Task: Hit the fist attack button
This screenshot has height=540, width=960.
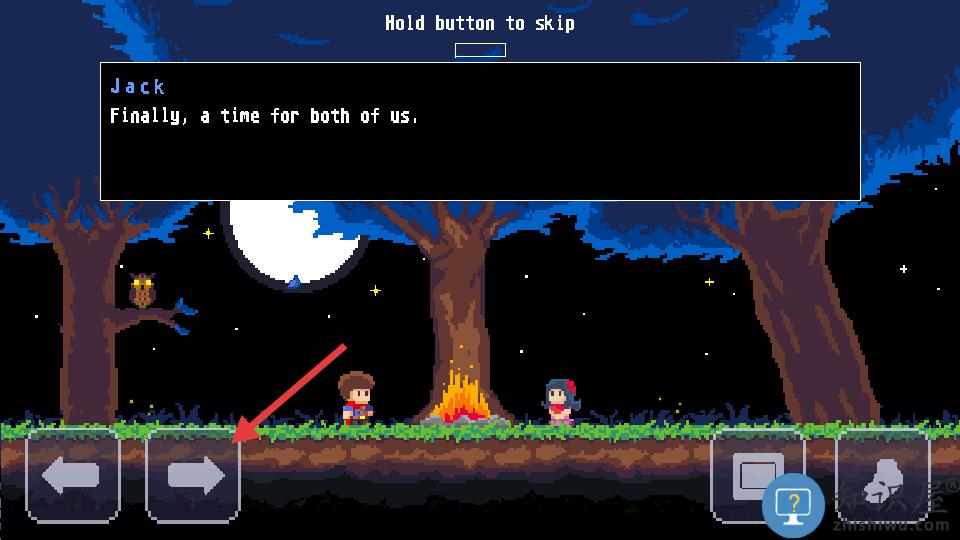Action: (882, 476)
